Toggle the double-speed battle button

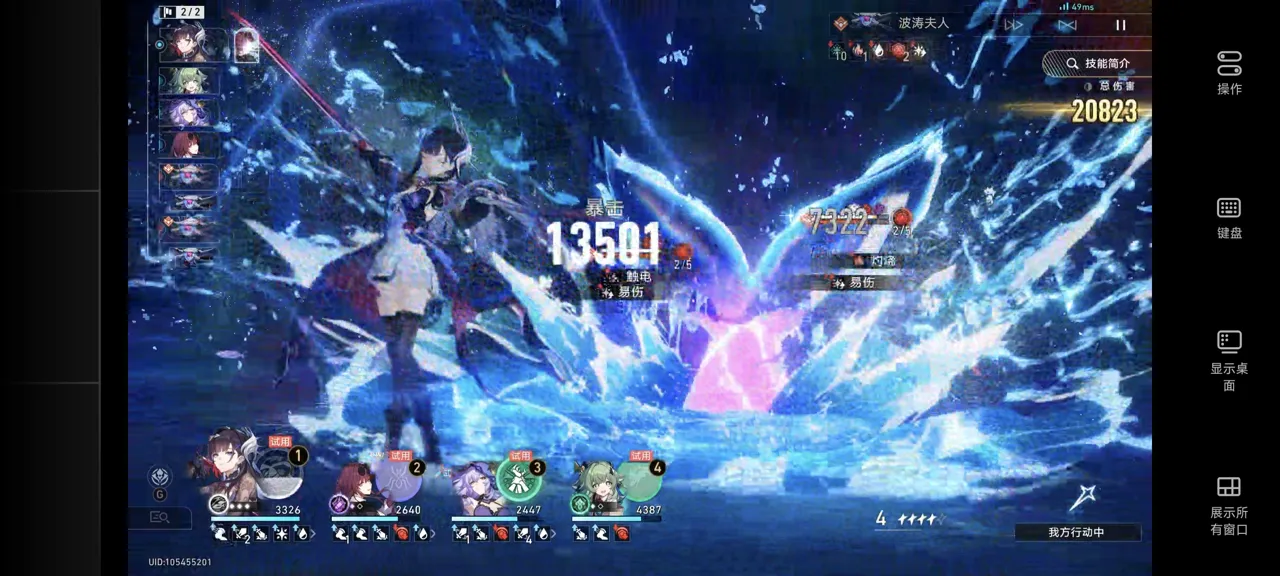[x=1015, y=25]
